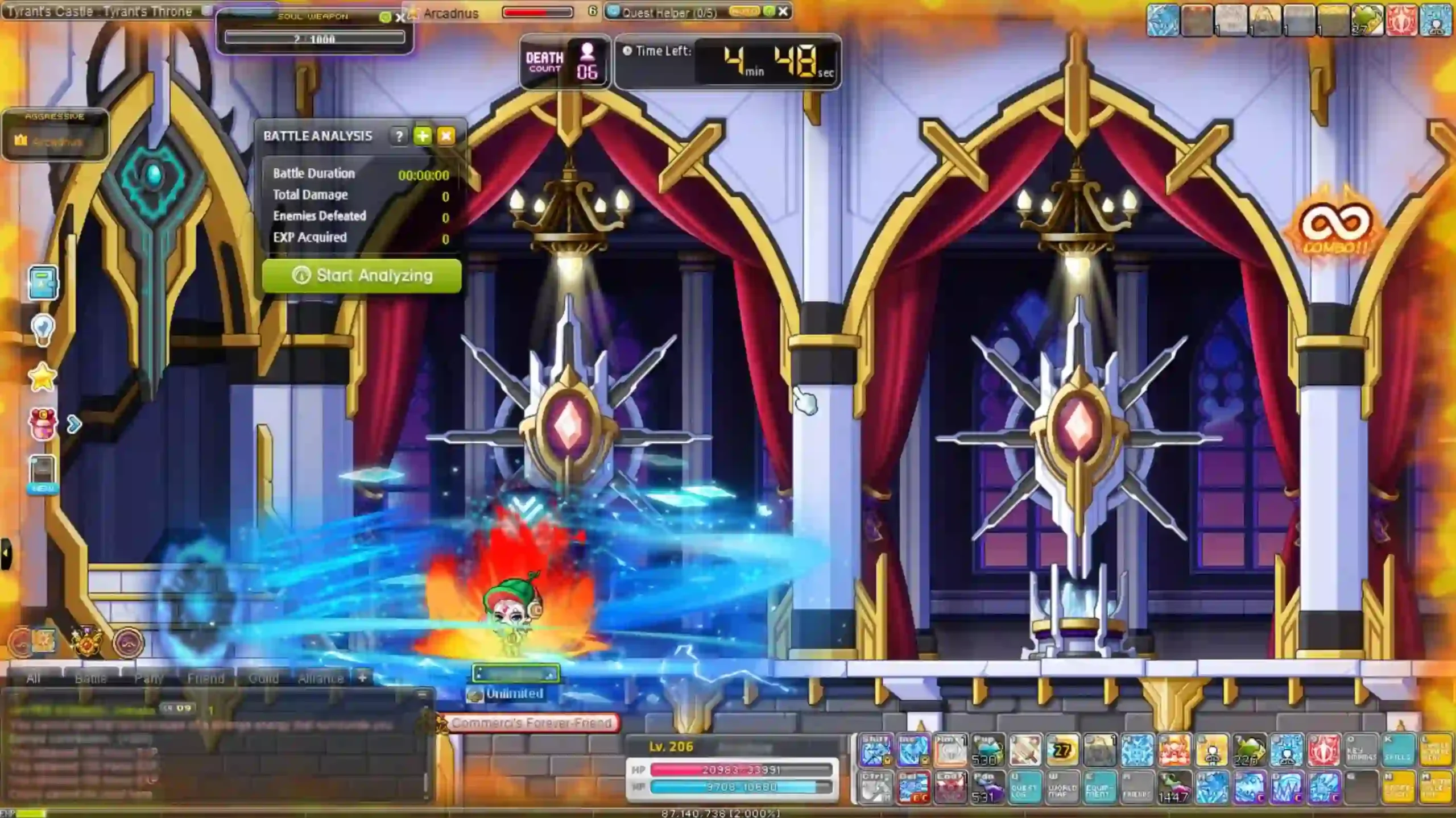Add a new chat tab with the plus
The height and width of the screenshot is (818, 1456).
pos(362,678)
